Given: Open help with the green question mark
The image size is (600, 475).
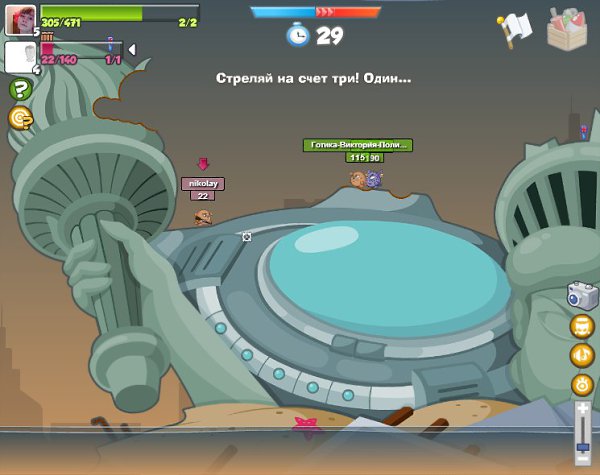Looking at the screenshot, I should [x=20, y=90].
